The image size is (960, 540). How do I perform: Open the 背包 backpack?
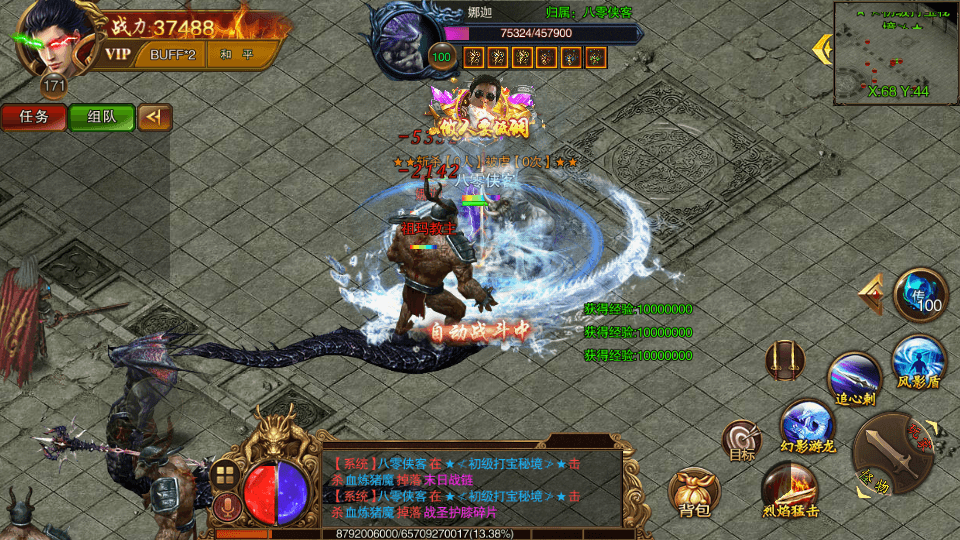[x=694, y=492]
